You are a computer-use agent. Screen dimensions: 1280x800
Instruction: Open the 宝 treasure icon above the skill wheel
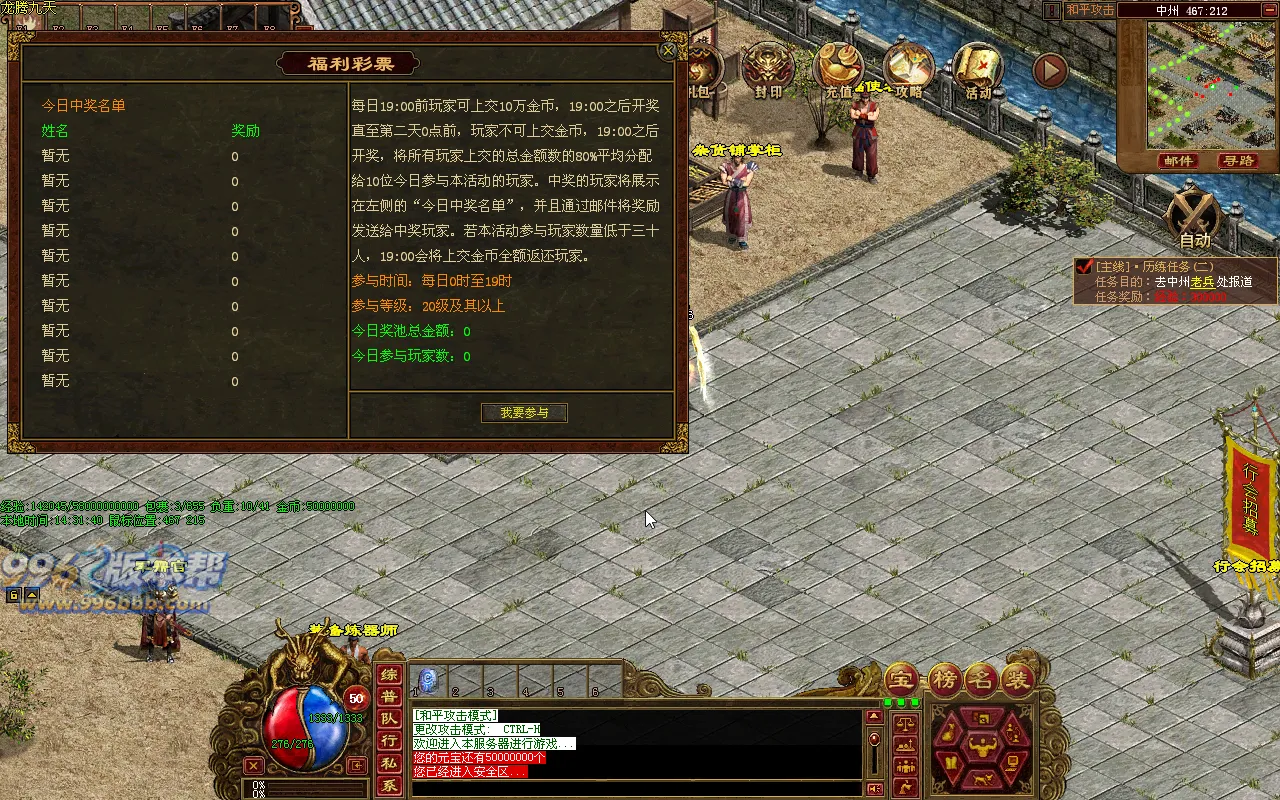[904, 680]
